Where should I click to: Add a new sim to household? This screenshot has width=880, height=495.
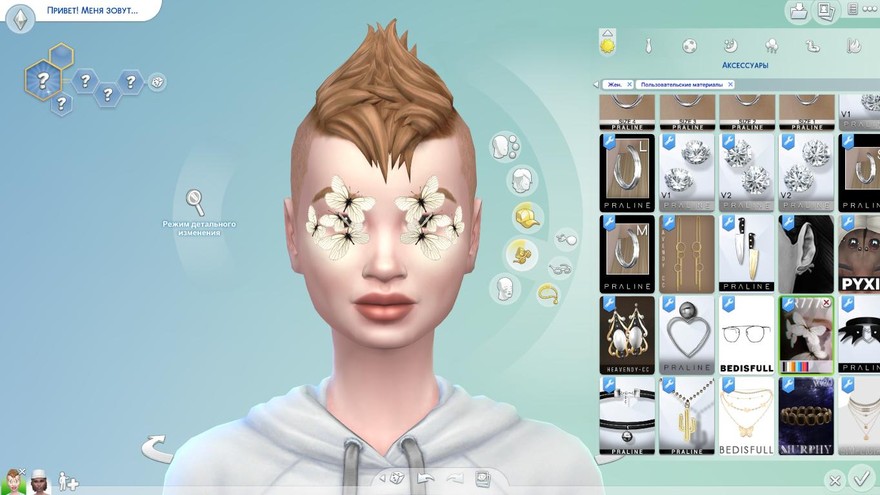67,481
